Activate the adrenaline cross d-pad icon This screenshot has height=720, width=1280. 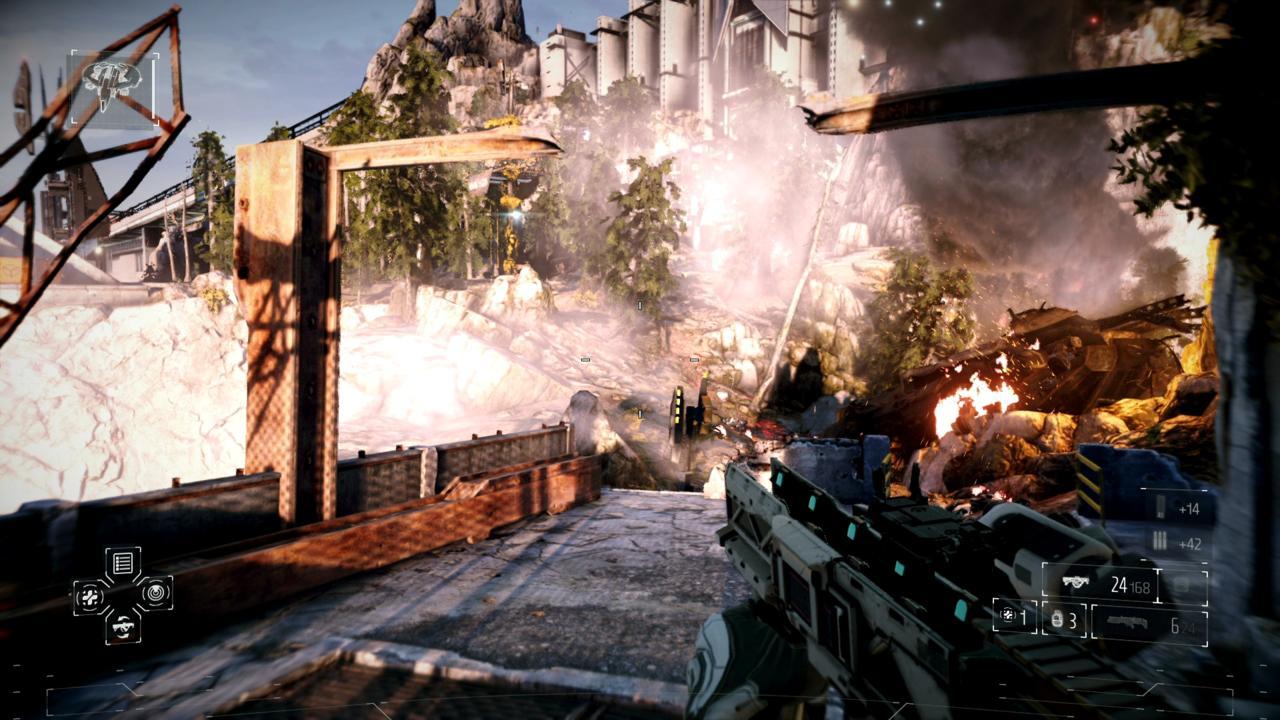point(90,596)
